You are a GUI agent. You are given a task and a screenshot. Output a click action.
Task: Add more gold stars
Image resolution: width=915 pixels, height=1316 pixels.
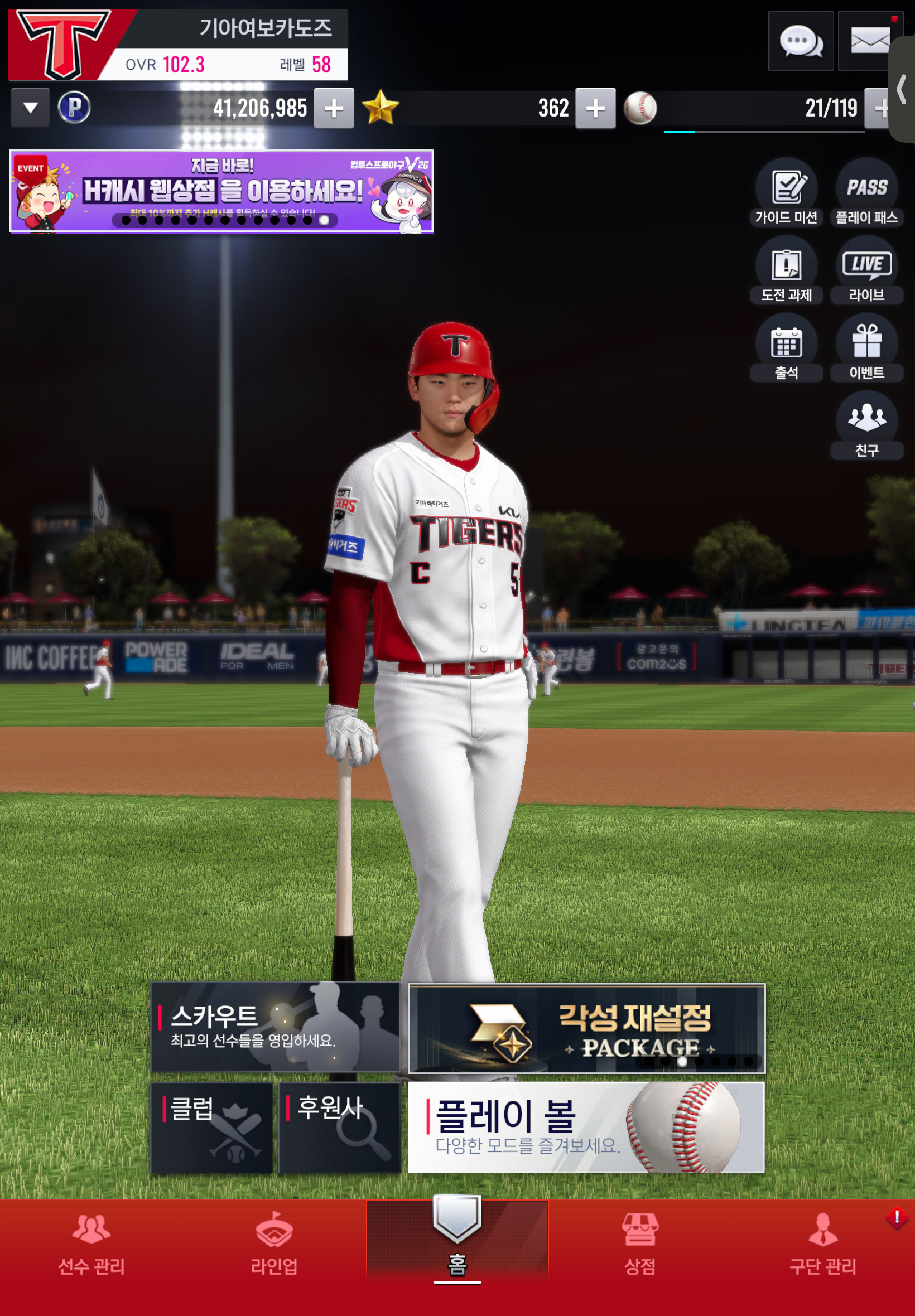click(595, 108)
